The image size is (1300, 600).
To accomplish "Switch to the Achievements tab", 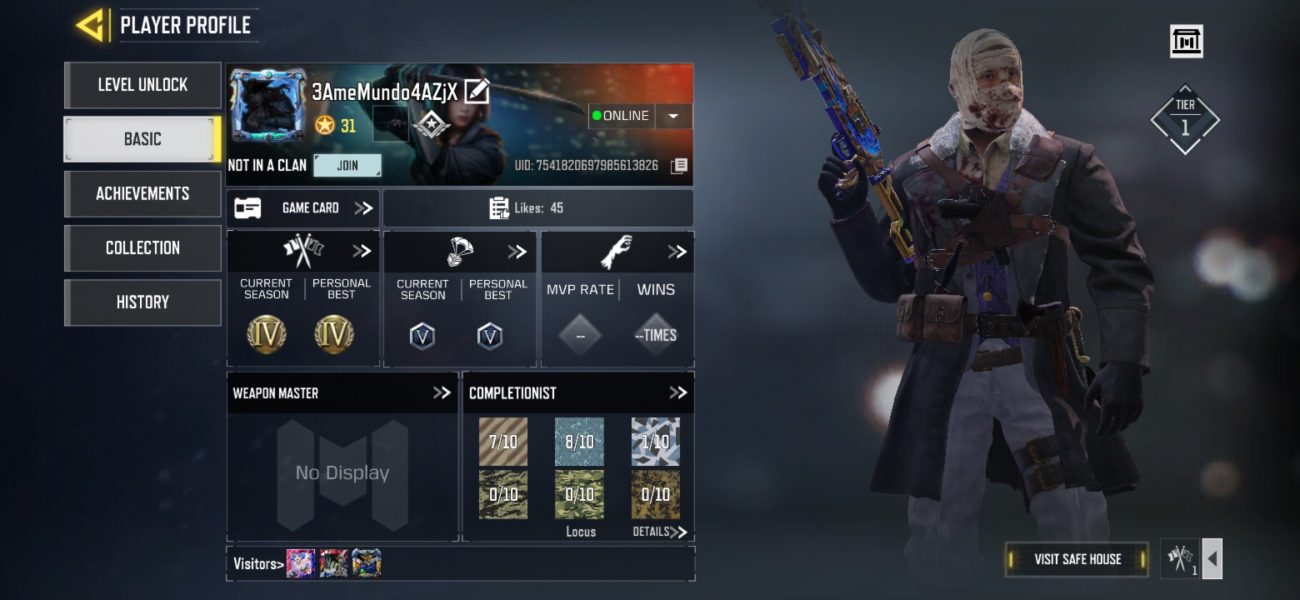I will [x=142, y=194].
